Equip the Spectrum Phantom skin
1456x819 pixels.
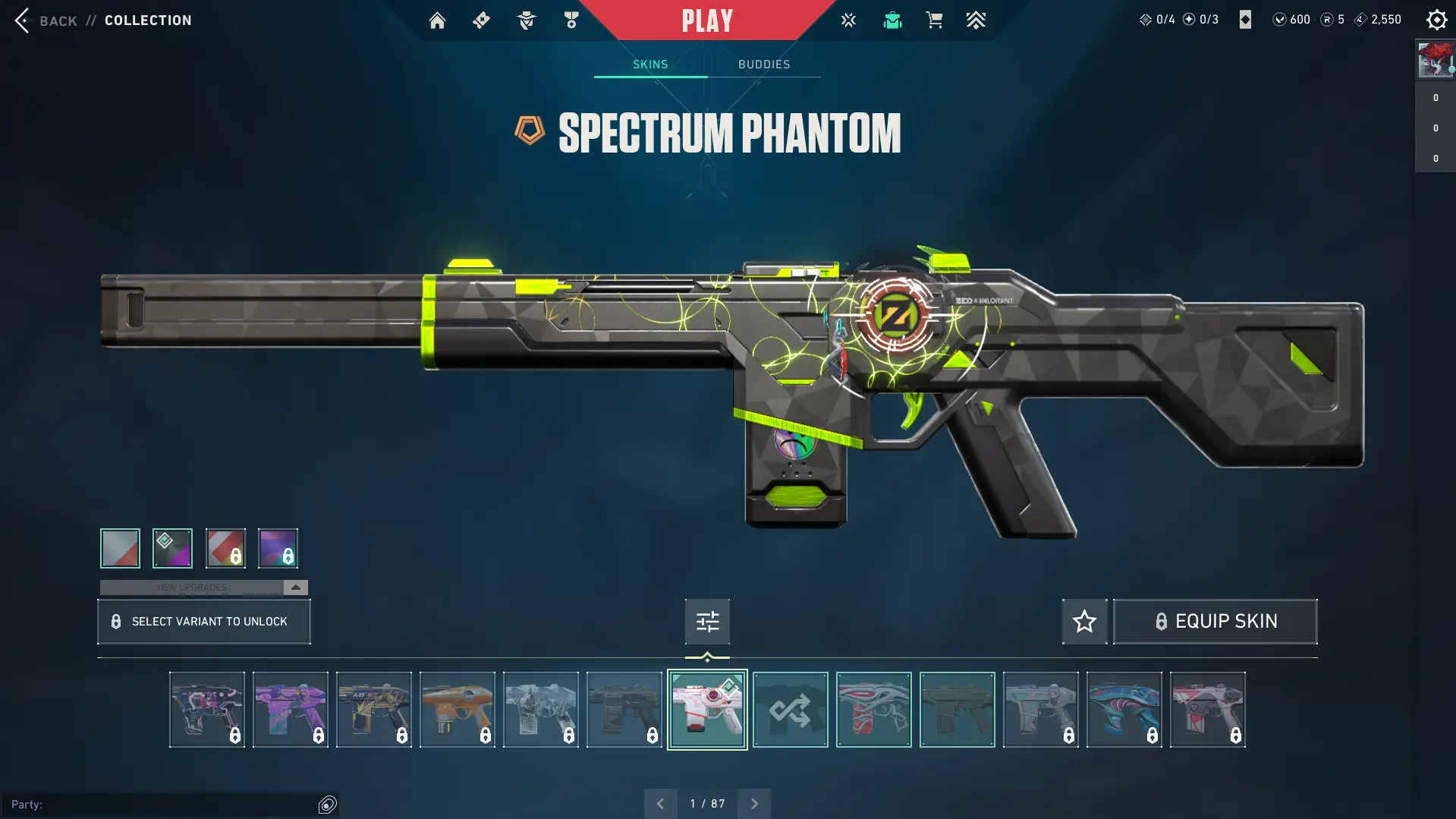click(x=1215, y=622)
